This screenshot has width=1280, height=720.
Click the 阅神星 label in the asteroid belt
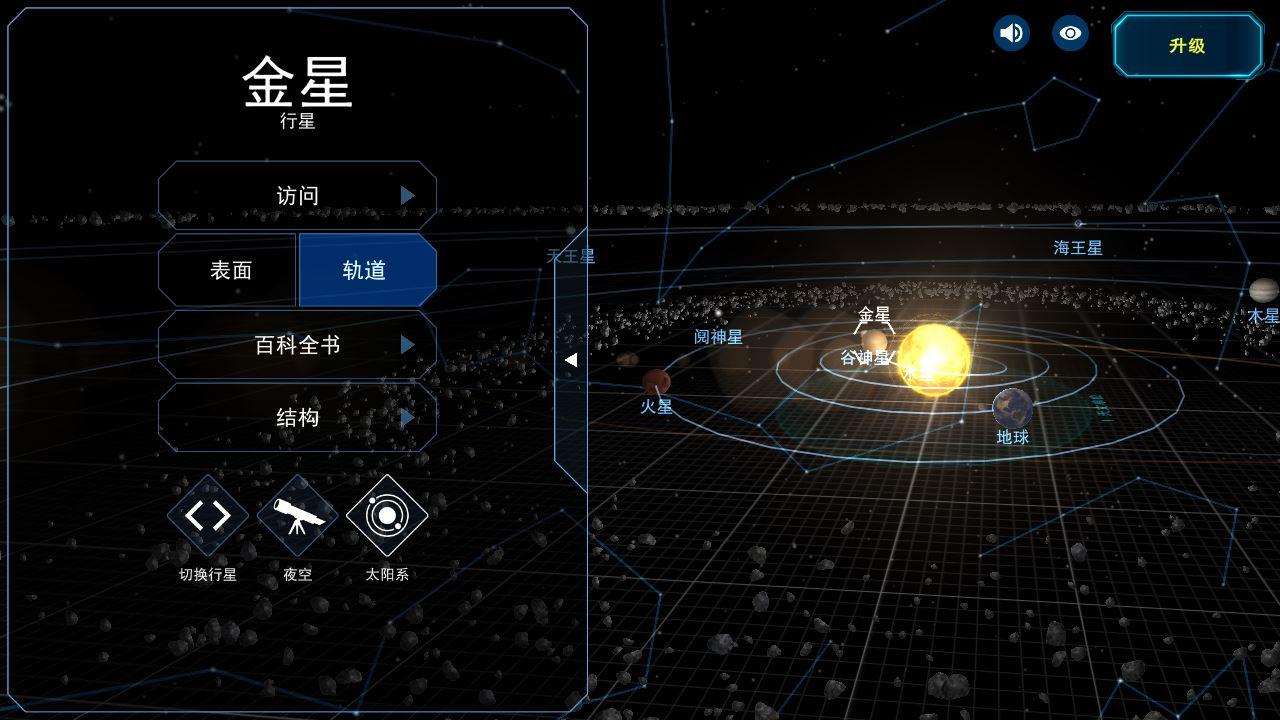[718, 337]
